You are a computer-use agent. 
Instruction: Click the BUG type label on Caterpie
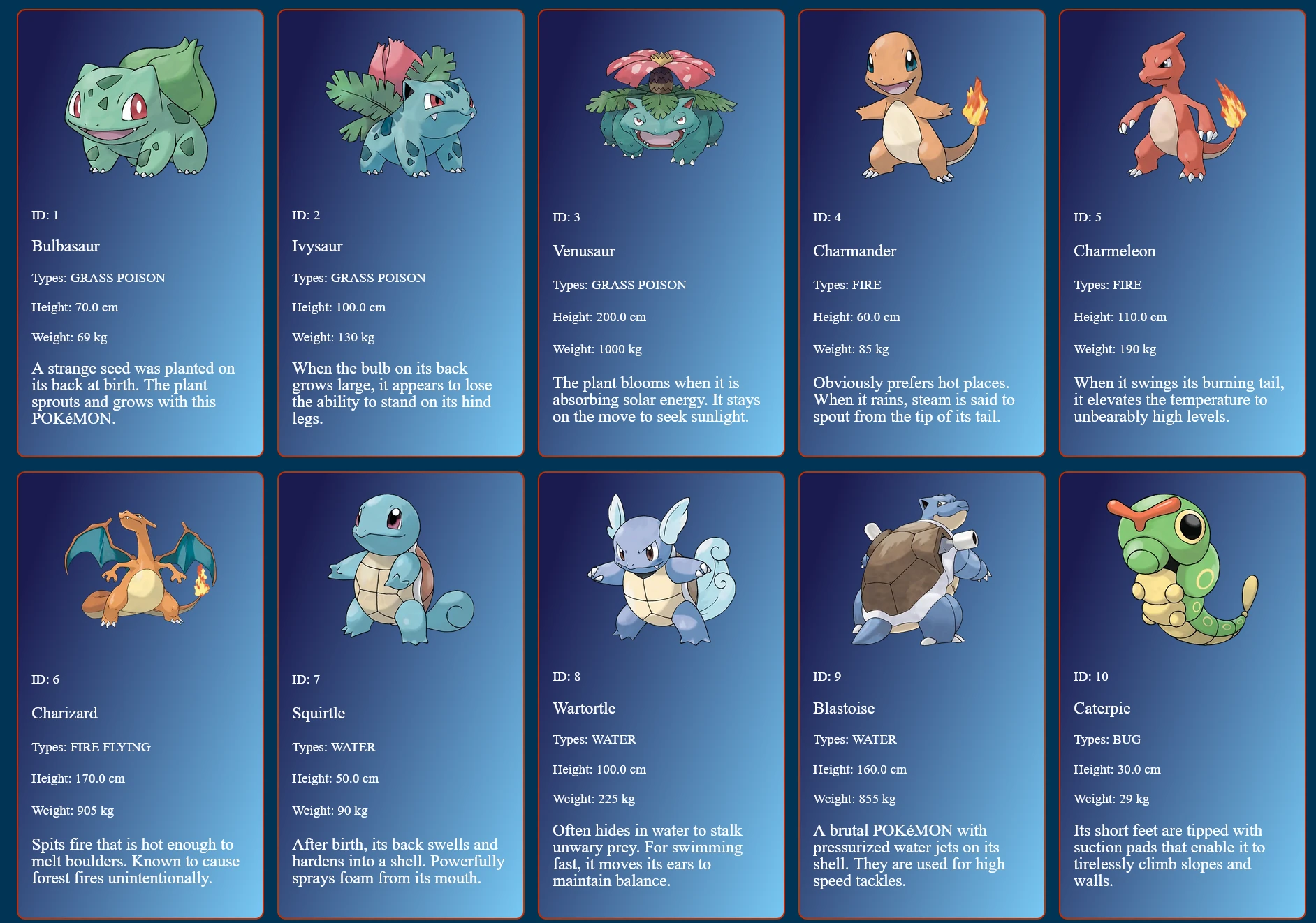pyautogui.click(x=1107, y=739)
